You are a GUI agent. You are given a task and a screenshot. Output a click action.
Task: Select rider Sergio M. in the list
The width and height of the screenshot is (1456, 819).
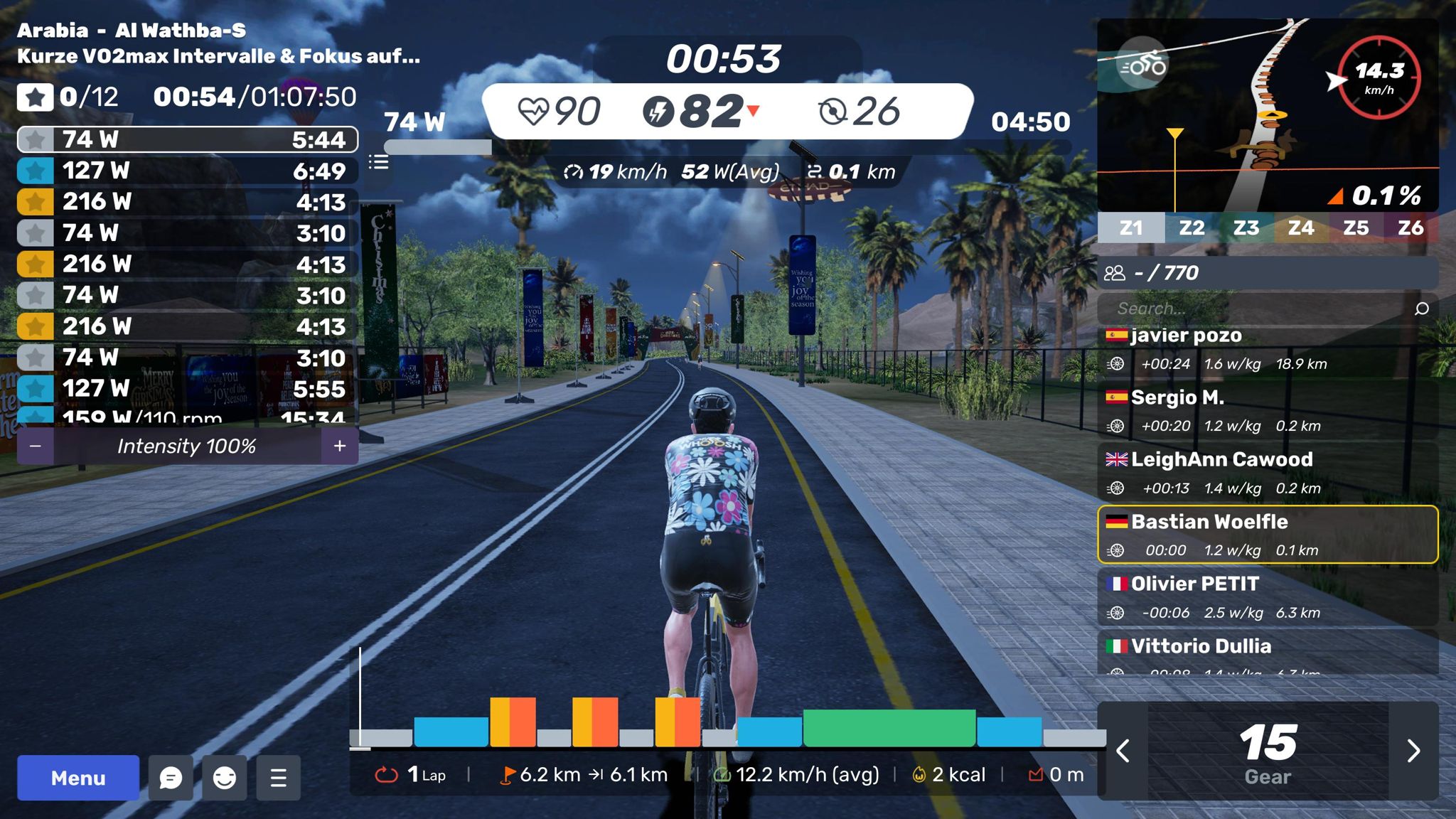coord(1268,411)
